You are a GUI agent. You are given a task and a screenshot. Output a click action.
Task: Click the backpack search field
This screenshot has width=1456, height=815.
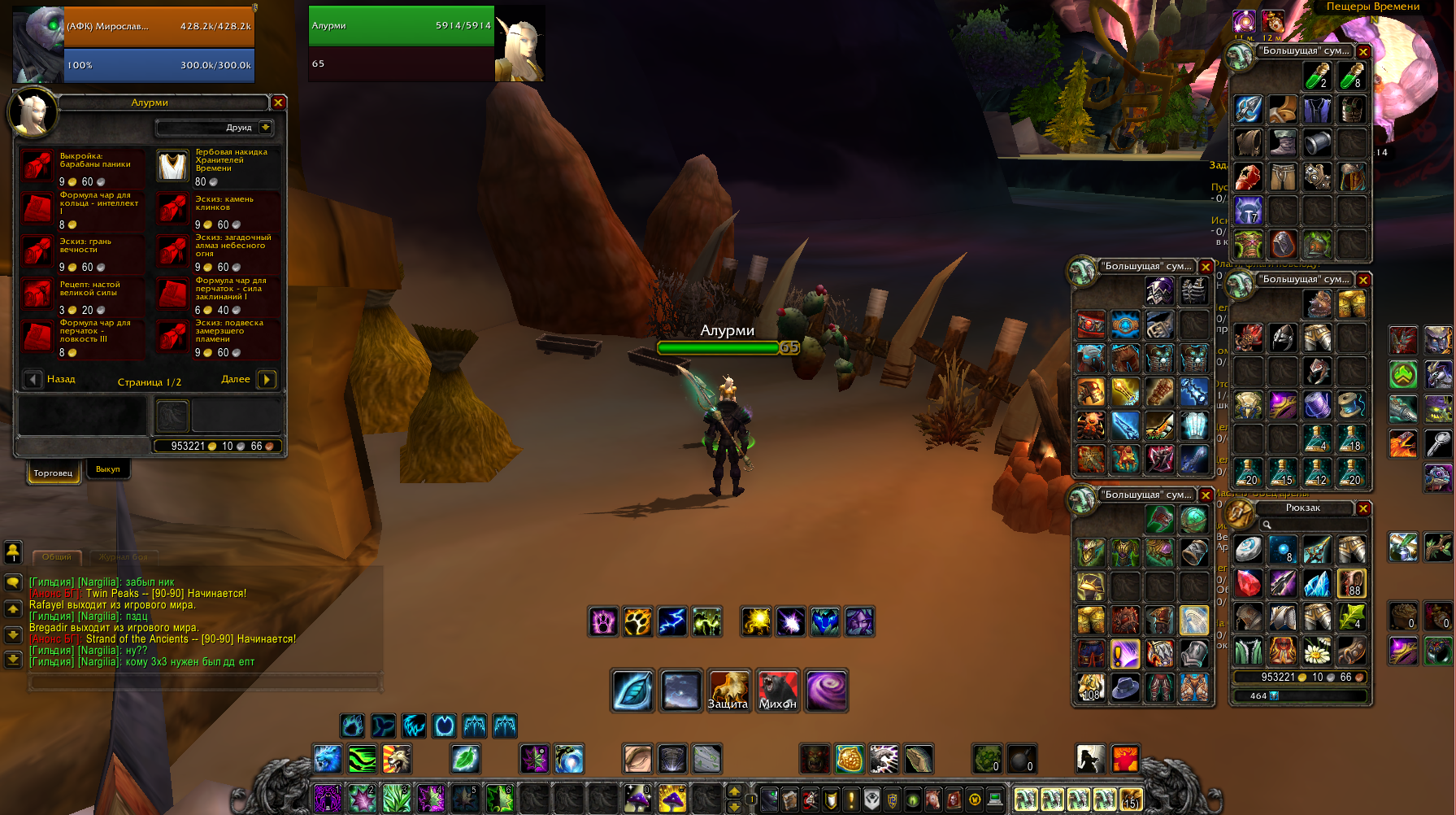1309,525
